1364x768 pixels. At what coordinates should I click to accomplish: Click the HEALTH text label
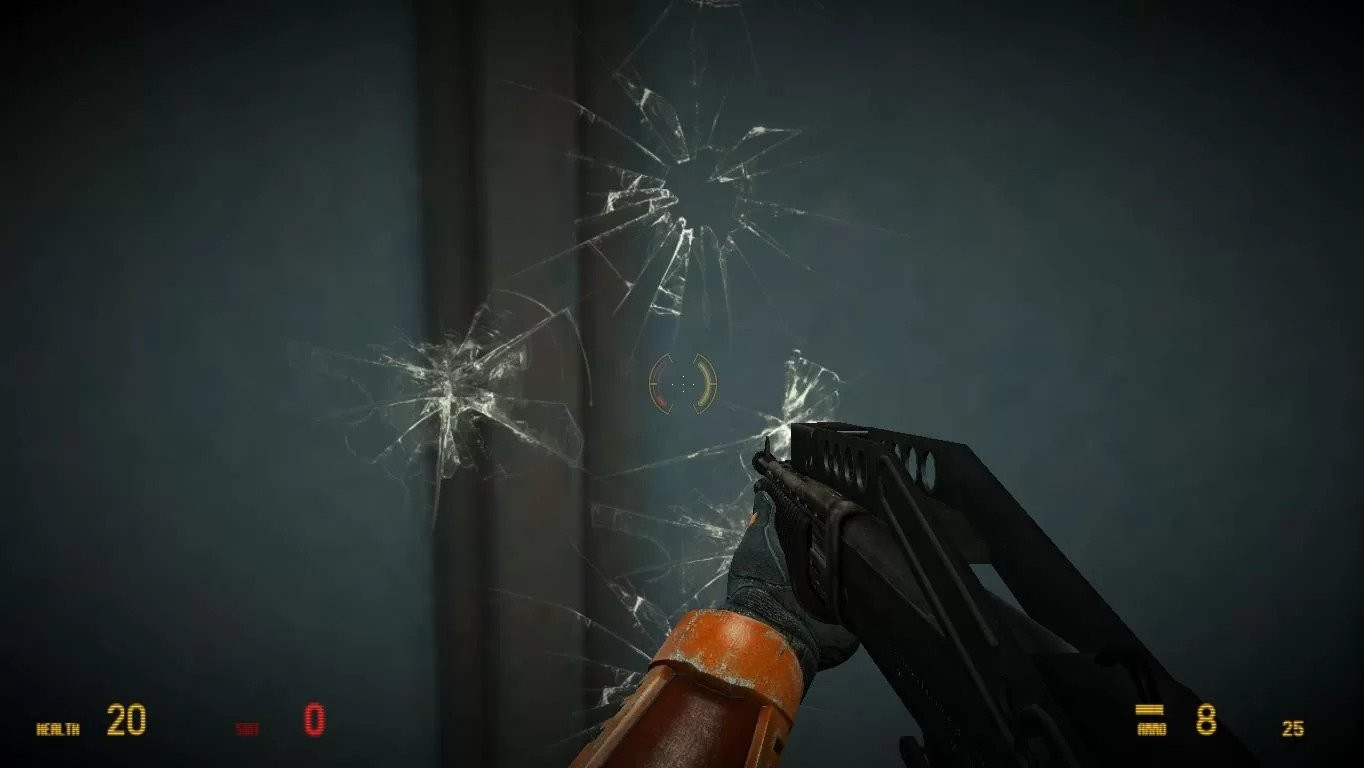tap(57, 727)
